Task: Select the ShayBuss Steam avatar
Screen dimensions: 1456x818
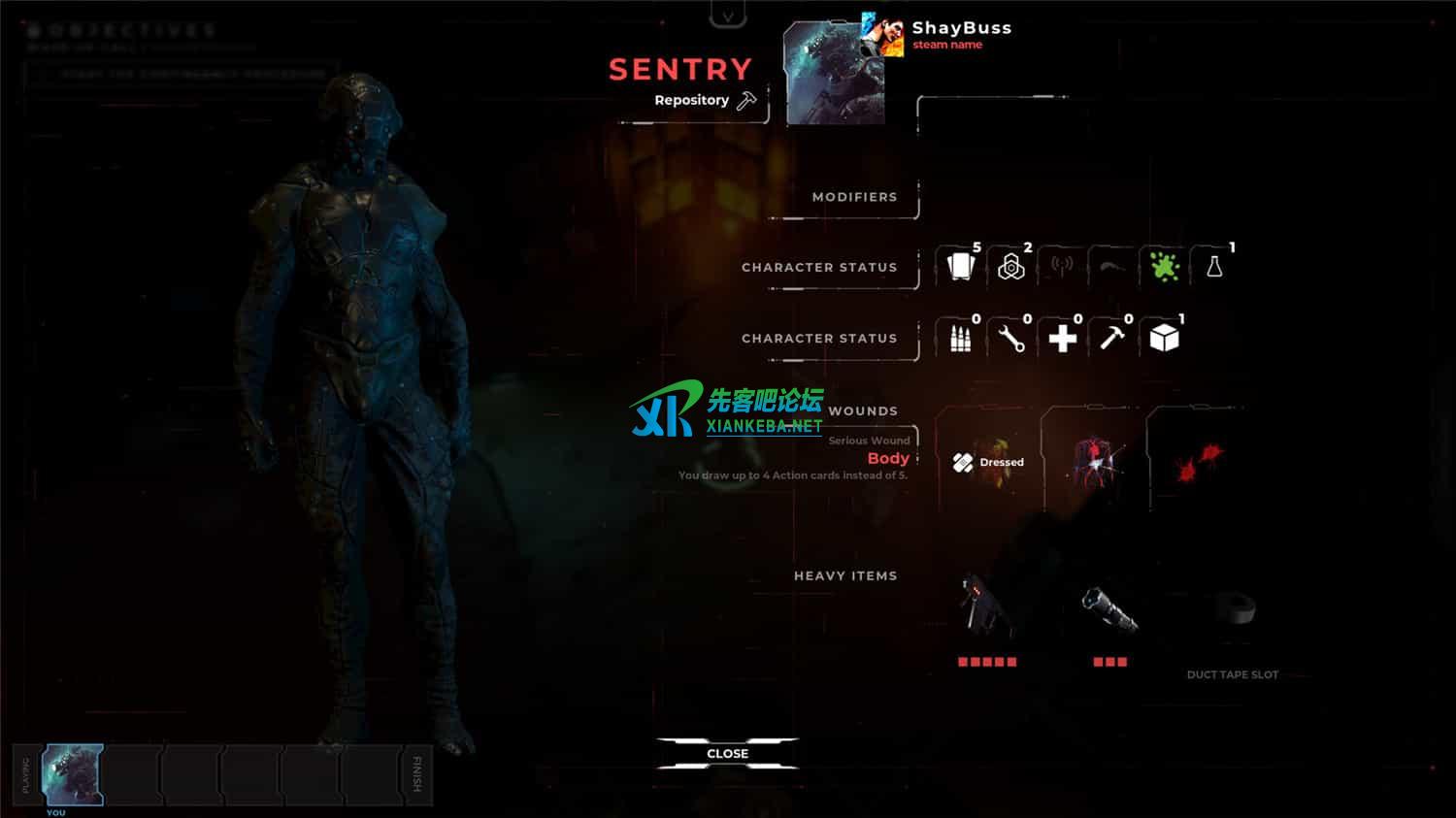Action: click(883, 36)
